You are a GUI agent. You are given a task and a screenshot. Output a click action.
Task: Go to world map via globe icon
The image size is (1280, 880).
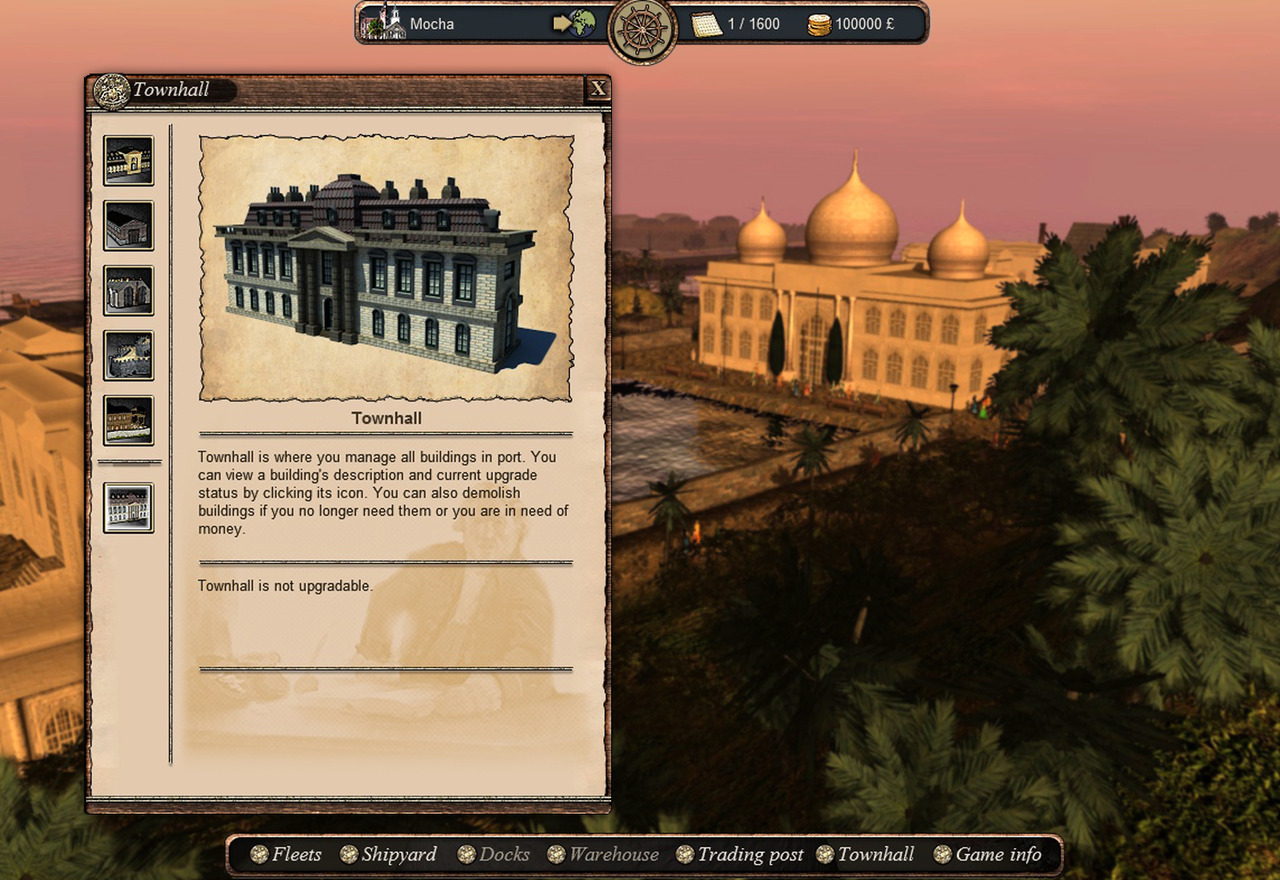pyautogui.click(x=576, y=23)
